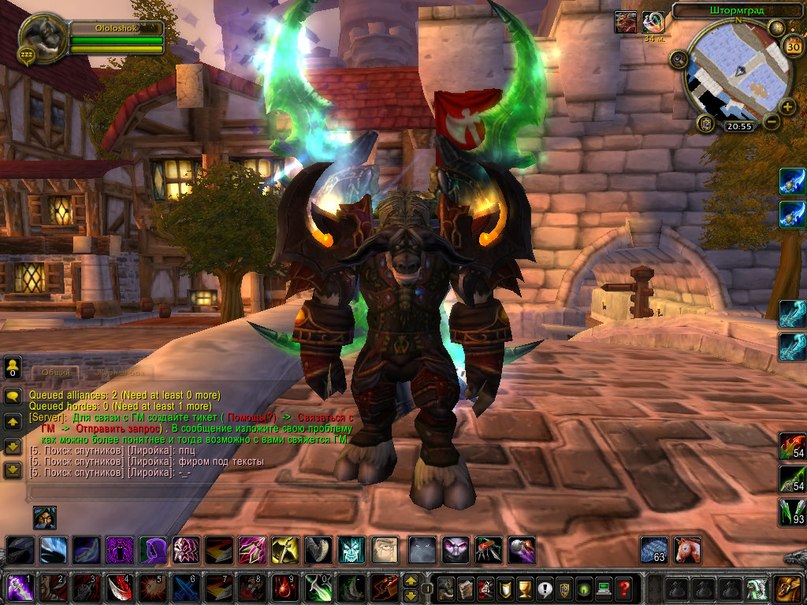
Task: Open the red question mark help button
Action: 625,588
